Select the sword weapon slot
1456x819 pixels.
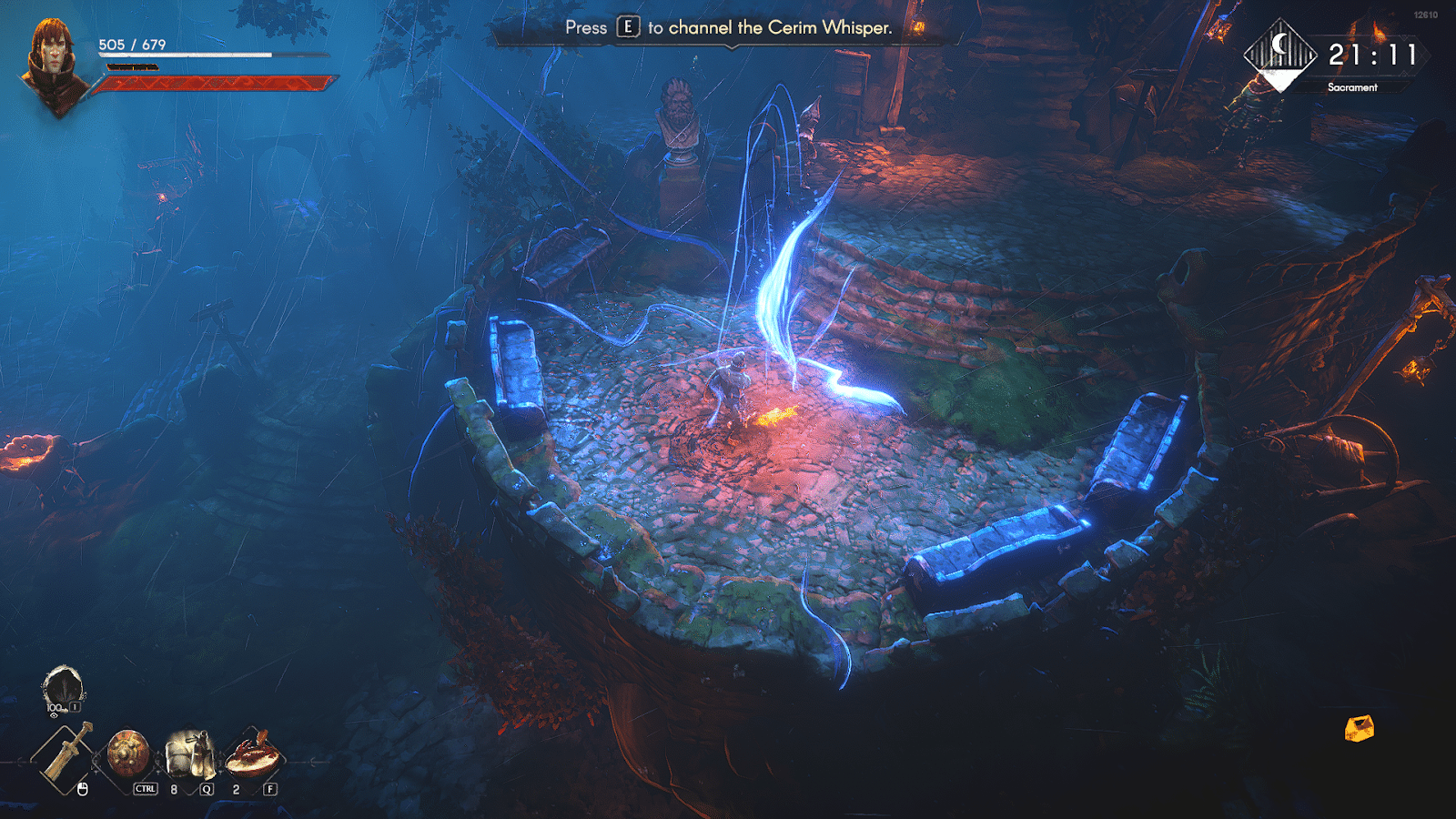tap(65, 754)
